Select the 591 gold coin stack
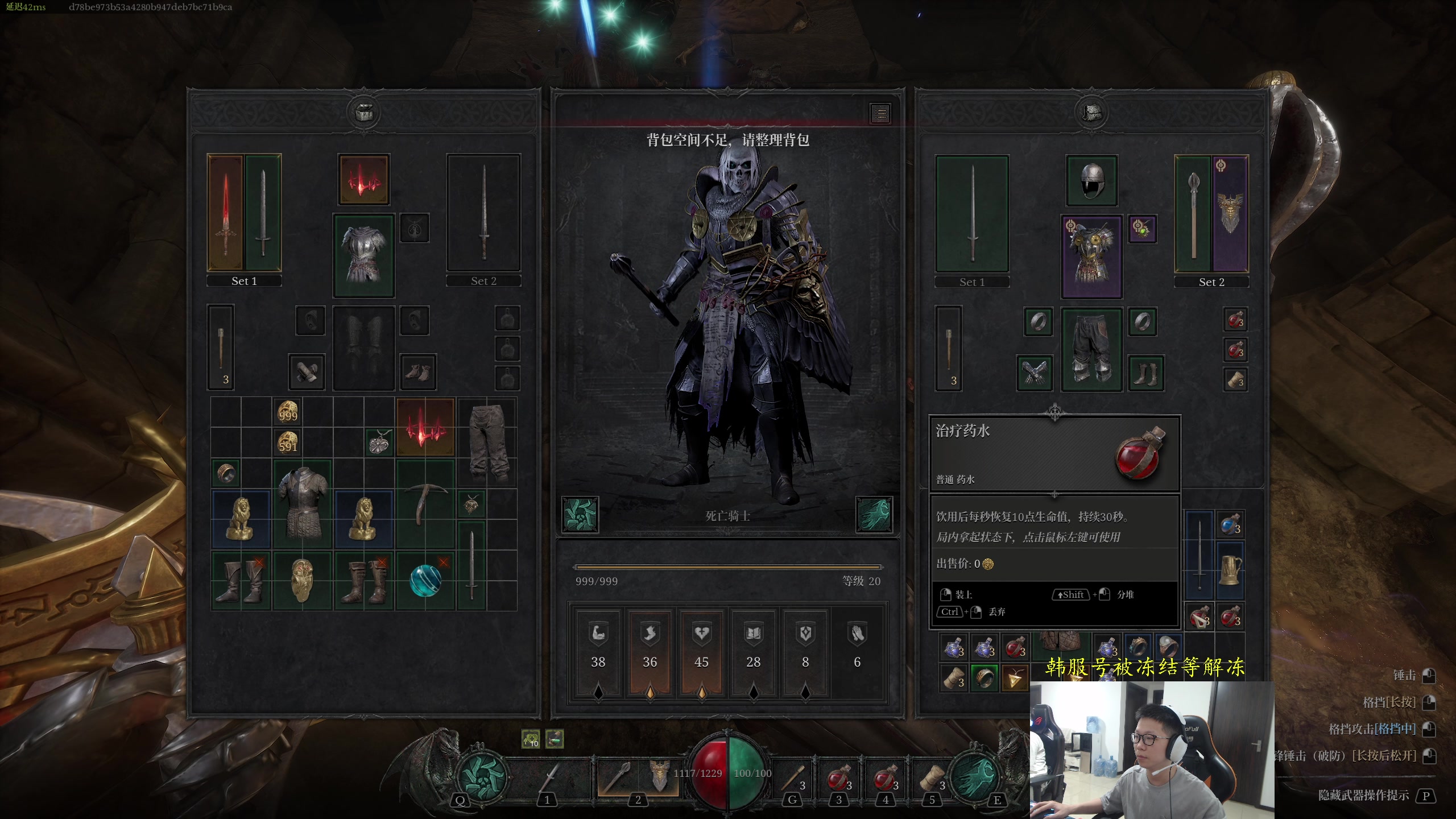The width and height of the screenshot is (1456, 819). [288, 442]
